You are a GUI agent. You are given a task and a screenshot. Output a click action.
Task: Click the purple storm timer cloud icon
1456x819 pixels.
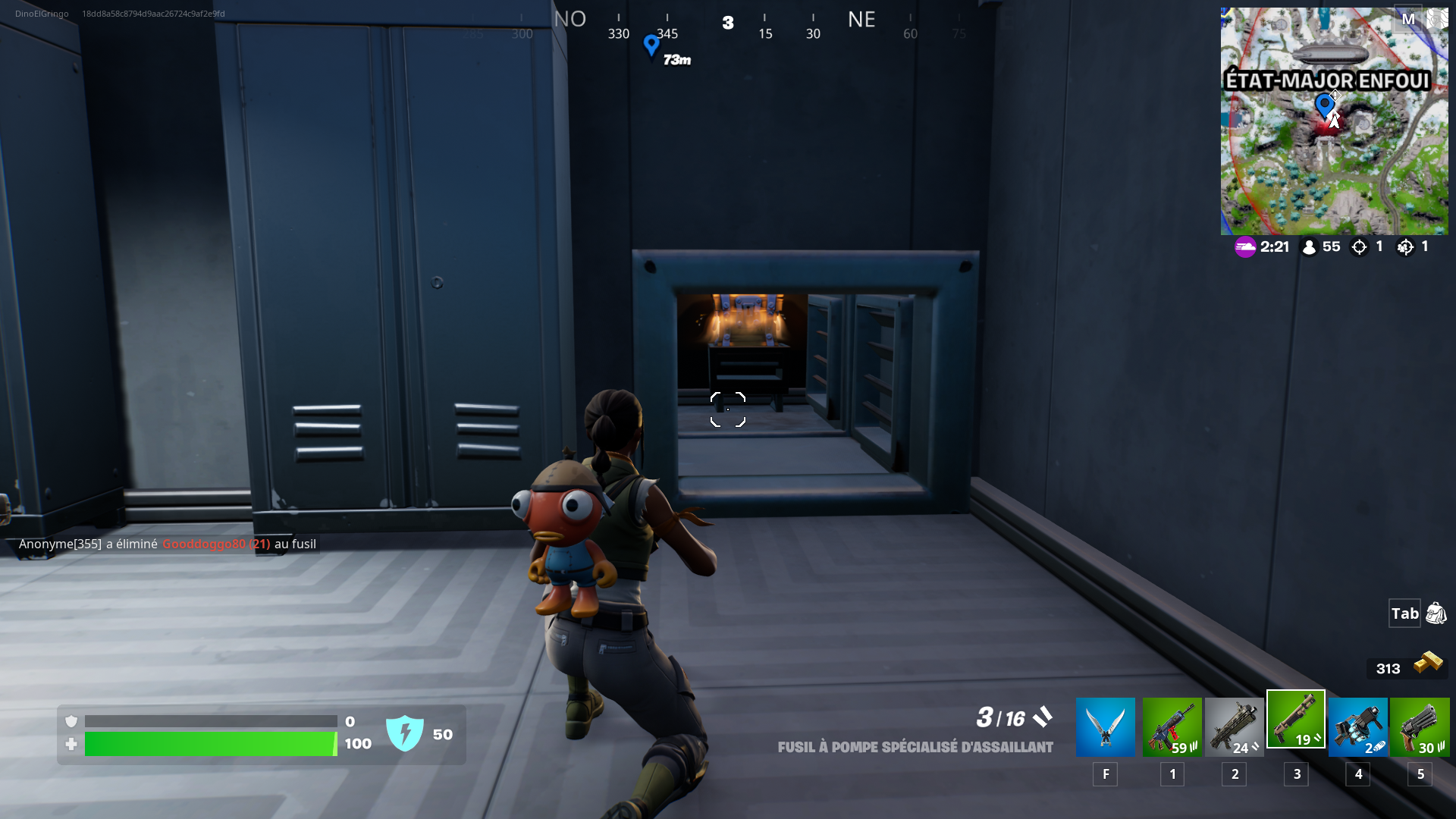point(1246,246)
